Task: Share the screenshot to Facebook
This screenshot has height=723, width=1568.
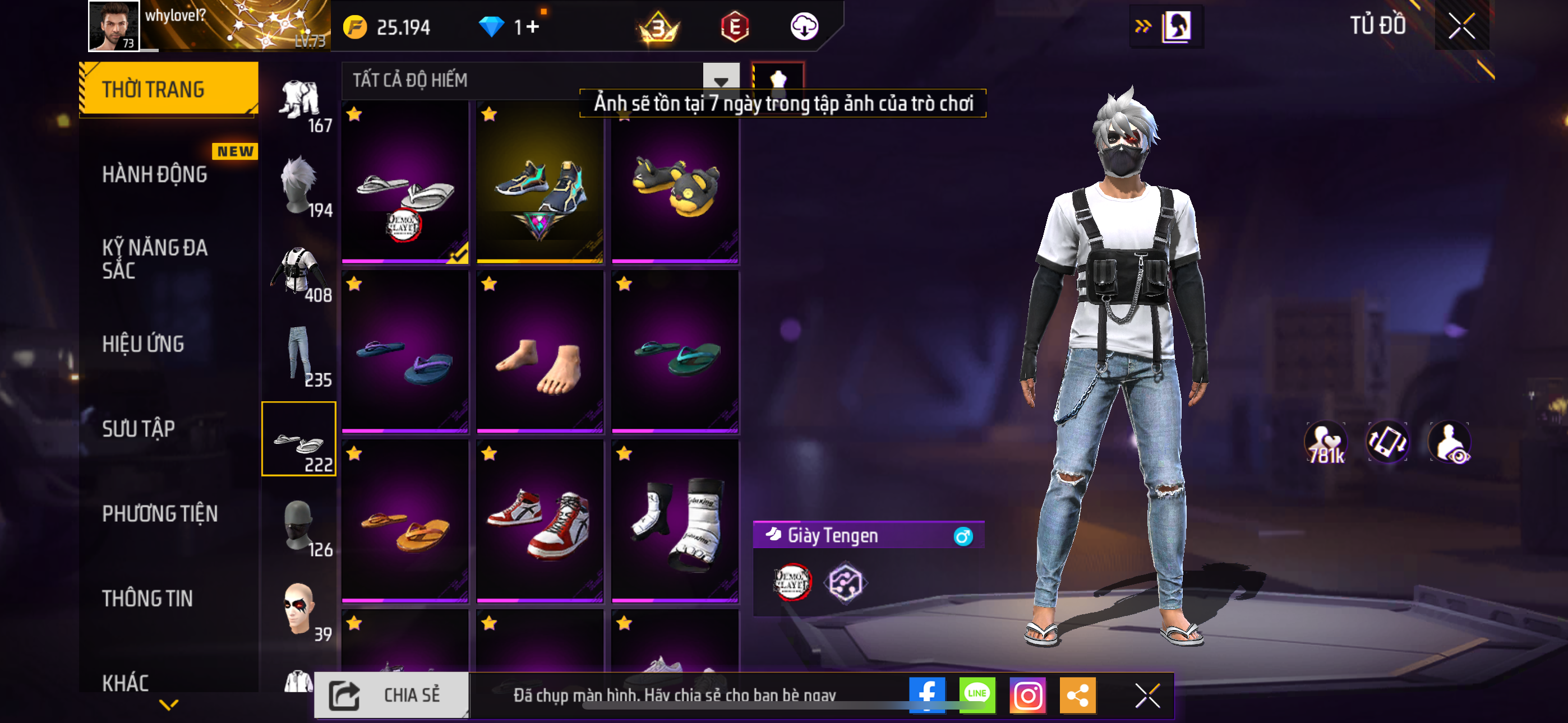Action: (x=926, y=694)
